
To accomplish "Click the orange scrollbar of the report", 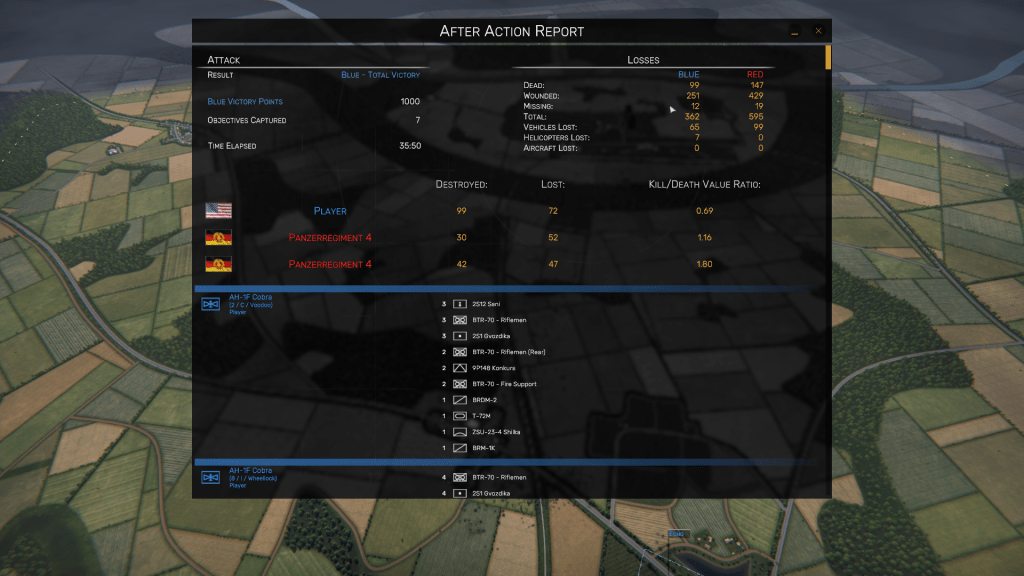I will 828,56.
